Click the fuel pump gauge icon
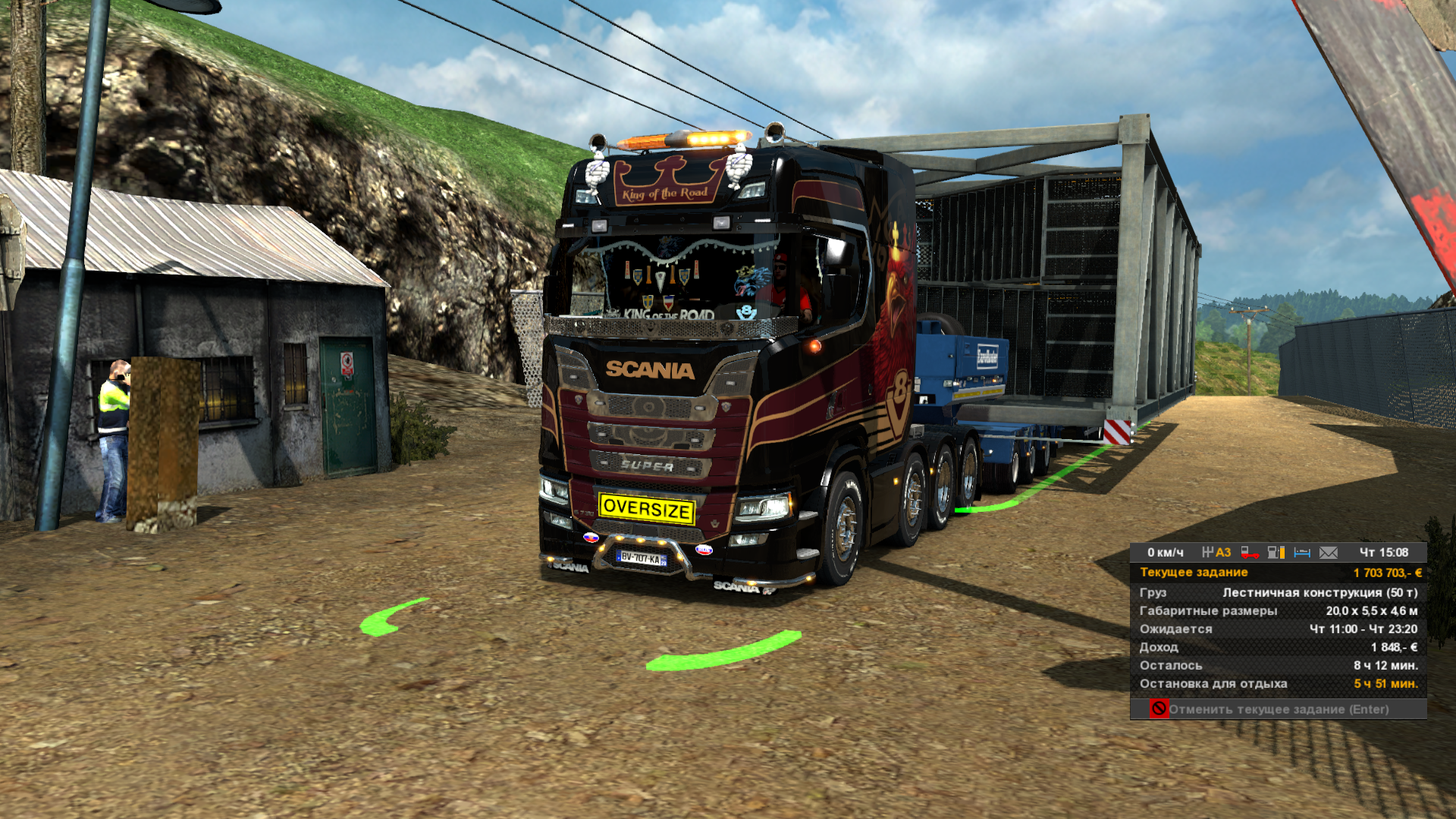The width and height of the screenshot is (1456, 819). click(x=1276, y=553)
